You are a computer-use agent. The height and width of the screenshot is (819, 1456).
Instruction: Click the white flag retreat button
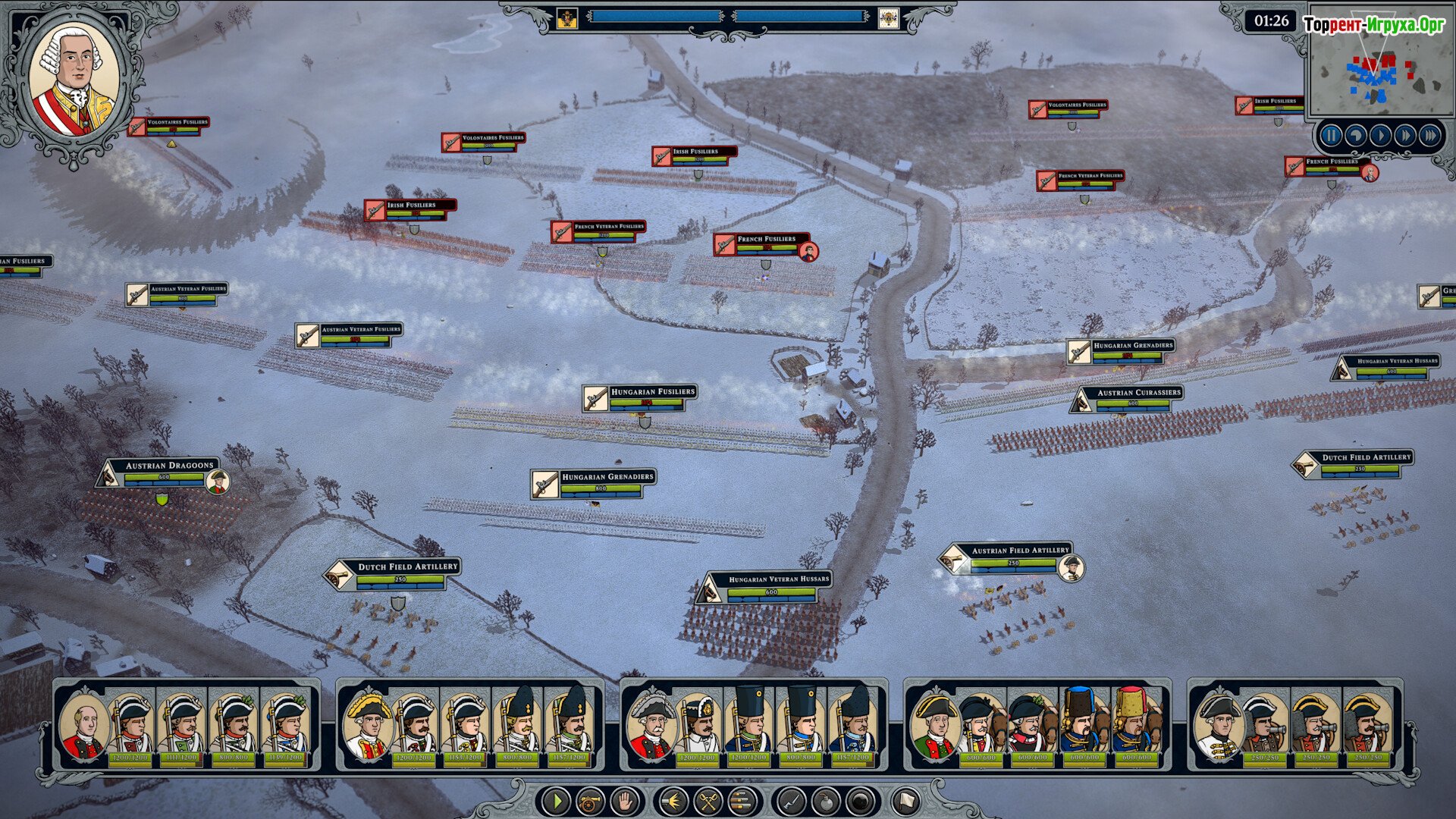tap(905, 801)
